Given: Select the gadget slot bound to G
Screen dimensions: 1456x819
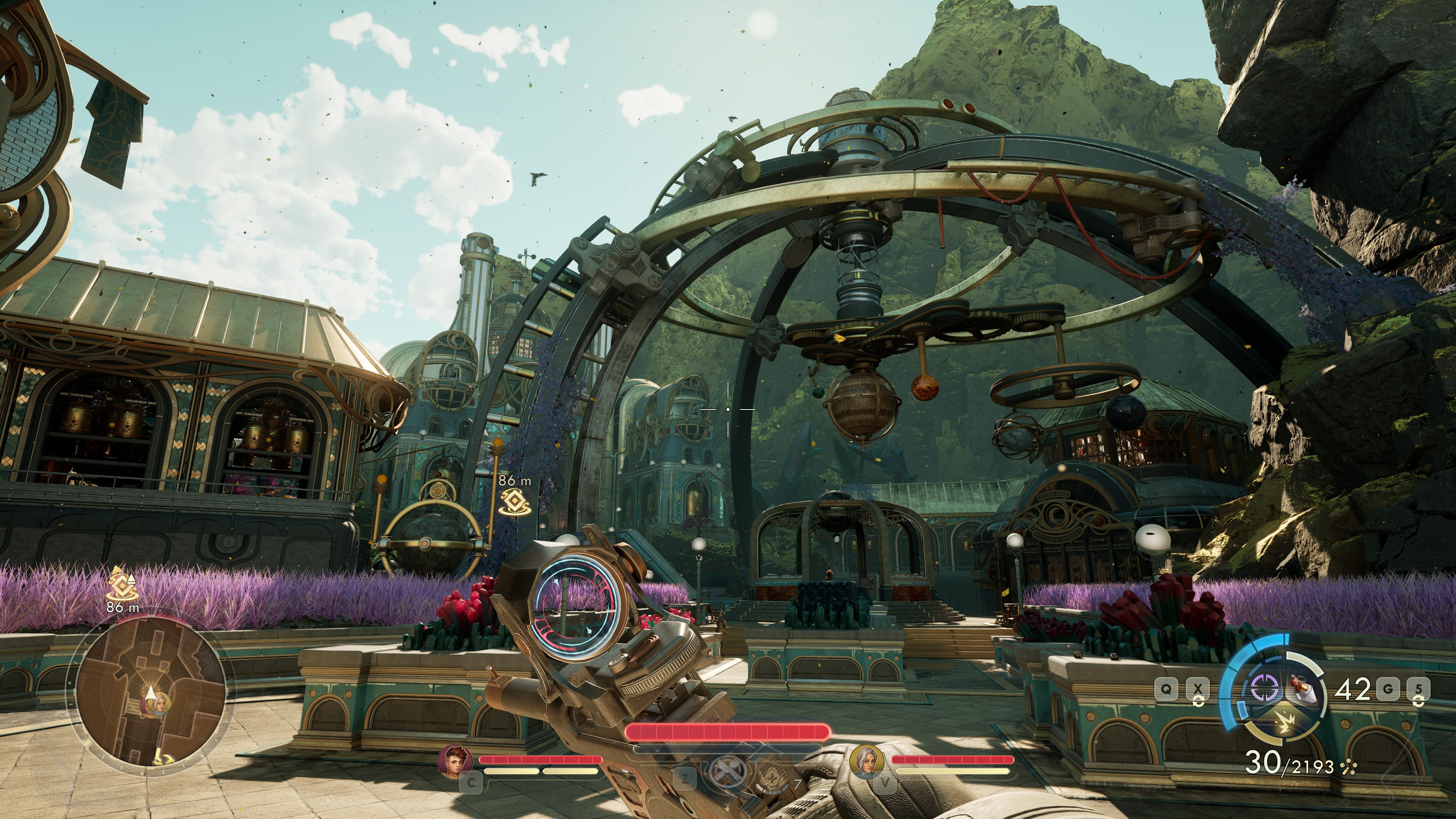Looking at the screenshot, I should click(x=1389, y=689).
